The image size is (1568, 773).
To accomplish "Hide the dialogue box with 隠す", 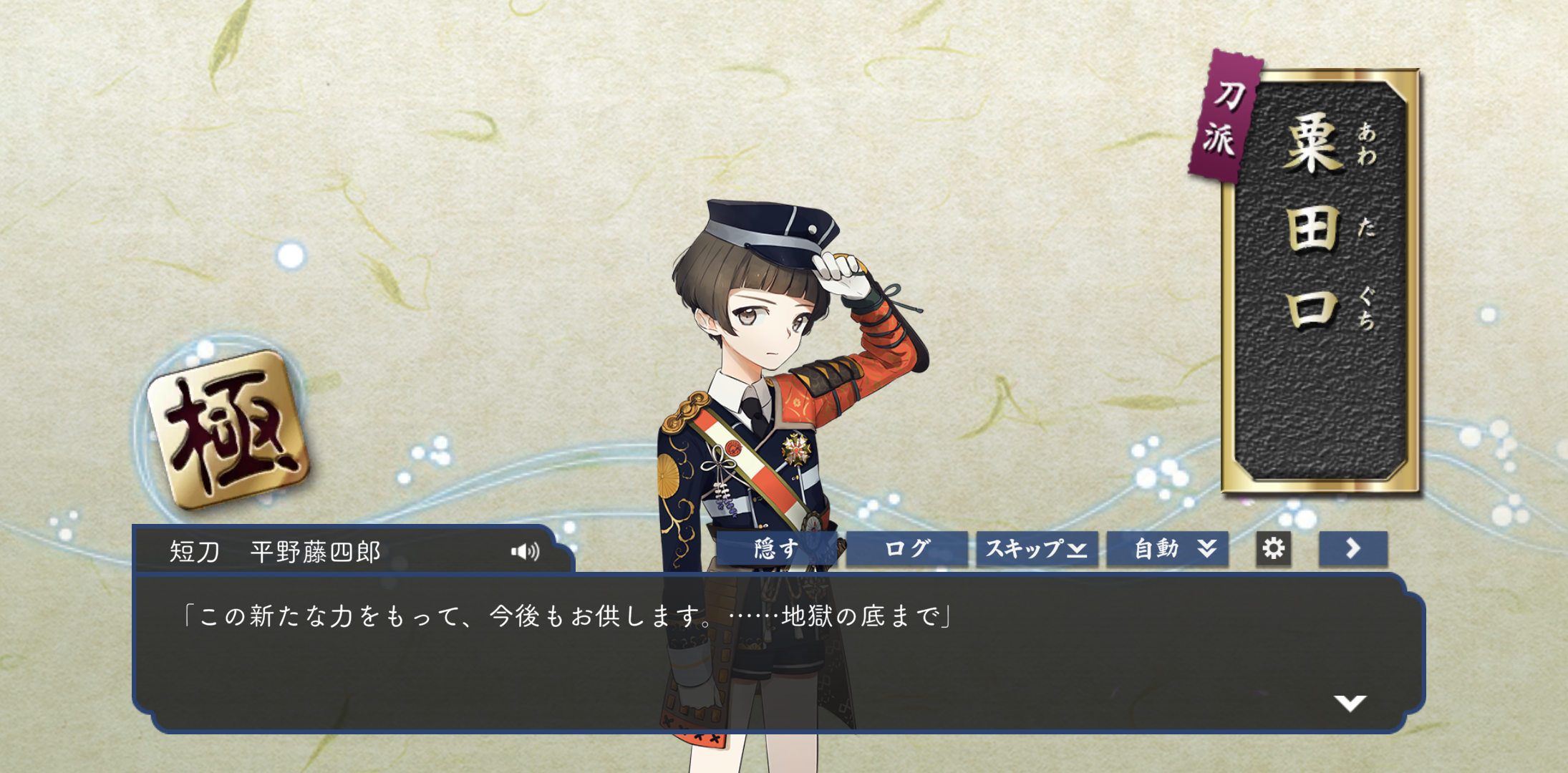I will (x=777, y=549).
